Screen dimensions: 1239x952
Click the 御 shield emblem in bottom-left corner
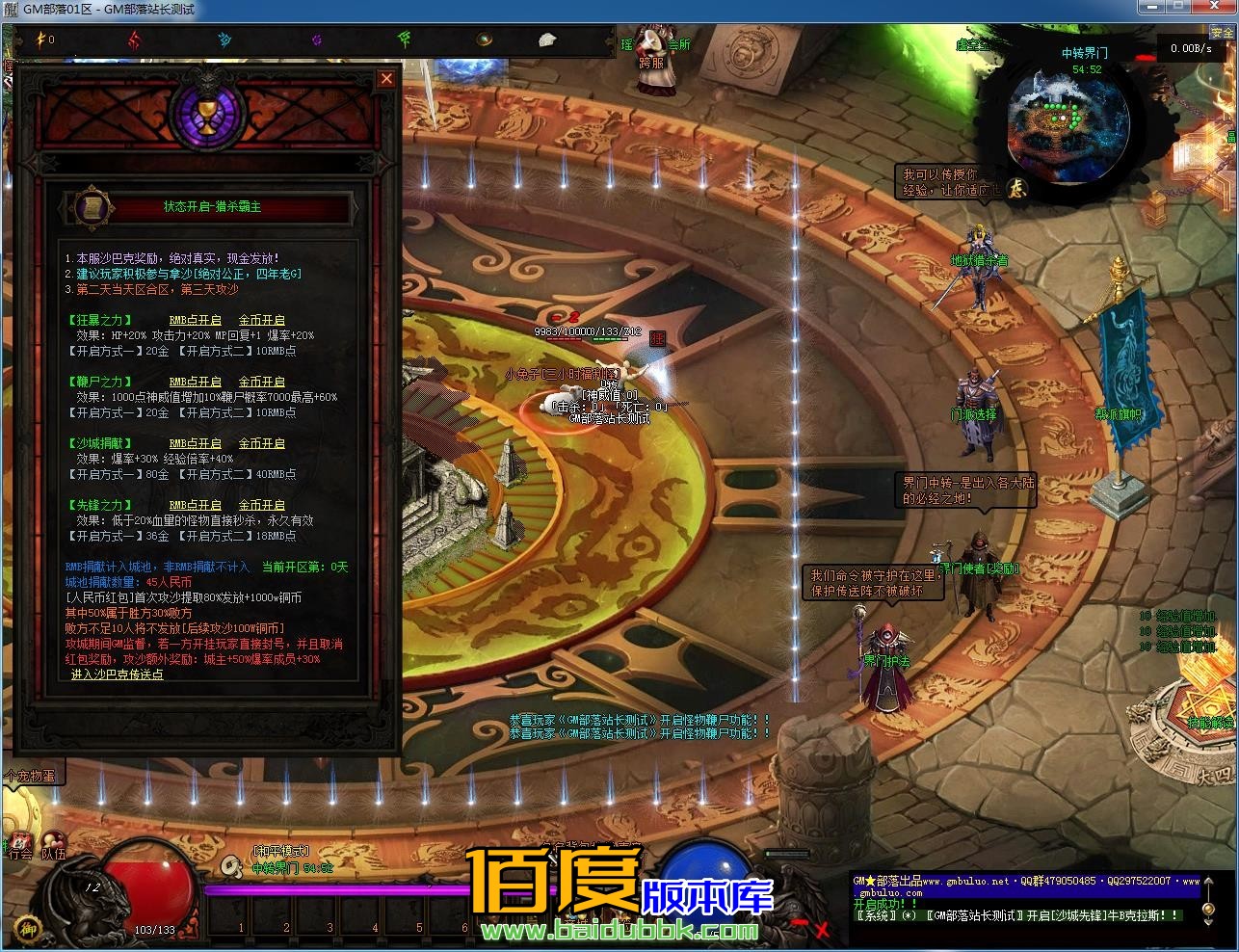tap(30, 928)
